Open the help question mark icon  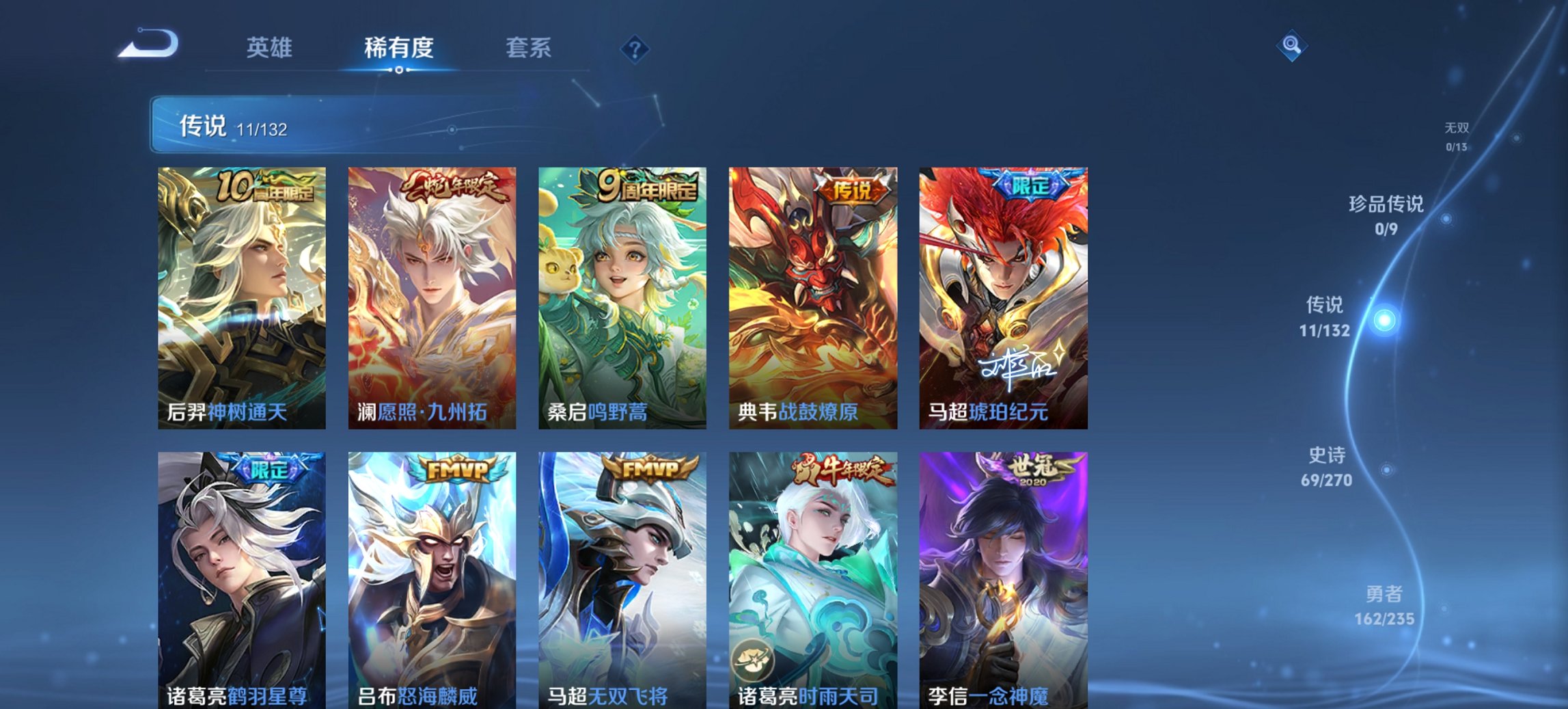tap(635, 48)
